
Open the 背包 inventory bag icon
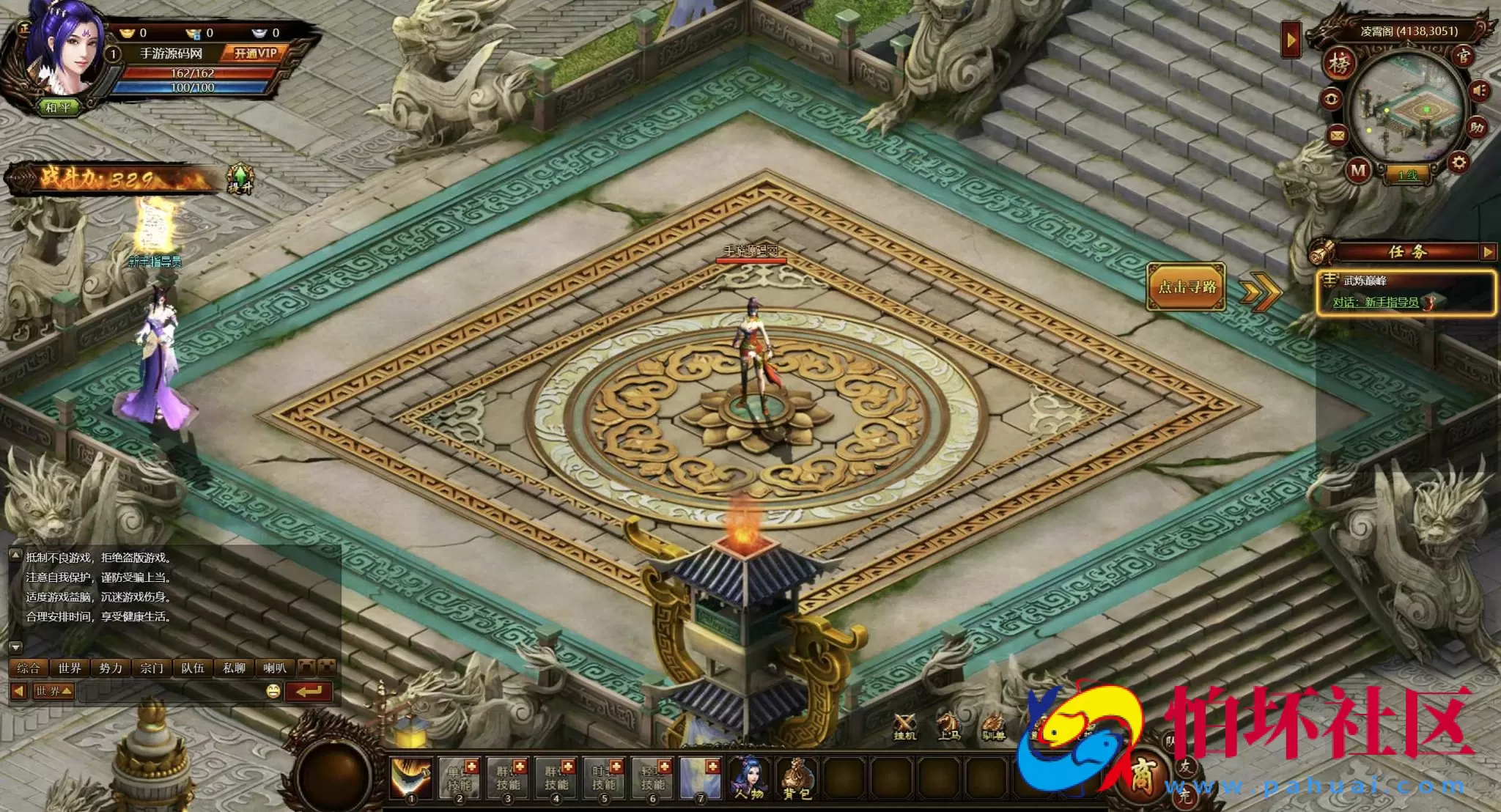(797, 777)
